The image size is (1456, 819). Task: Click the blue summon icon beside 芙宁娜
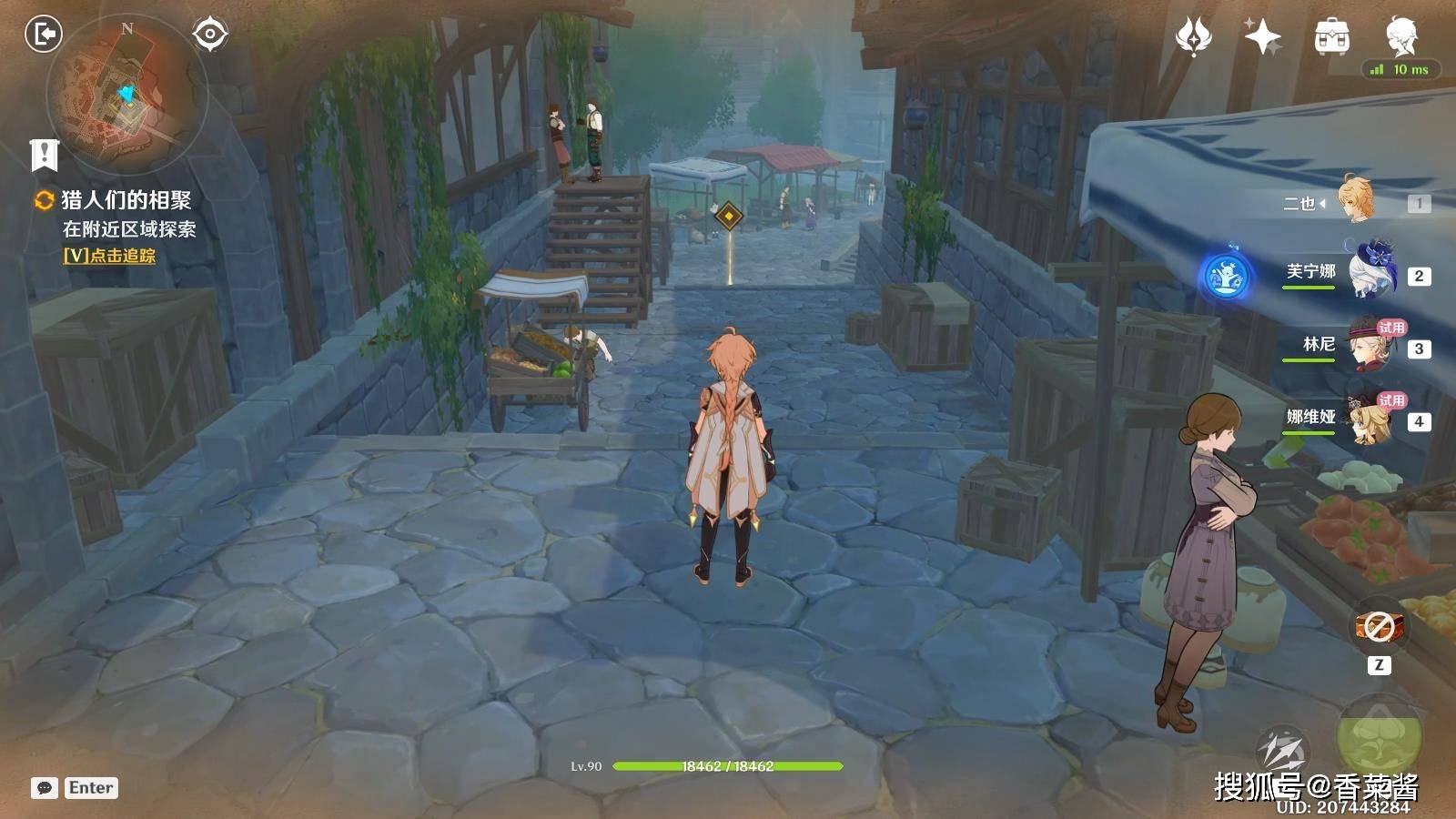1226,275
